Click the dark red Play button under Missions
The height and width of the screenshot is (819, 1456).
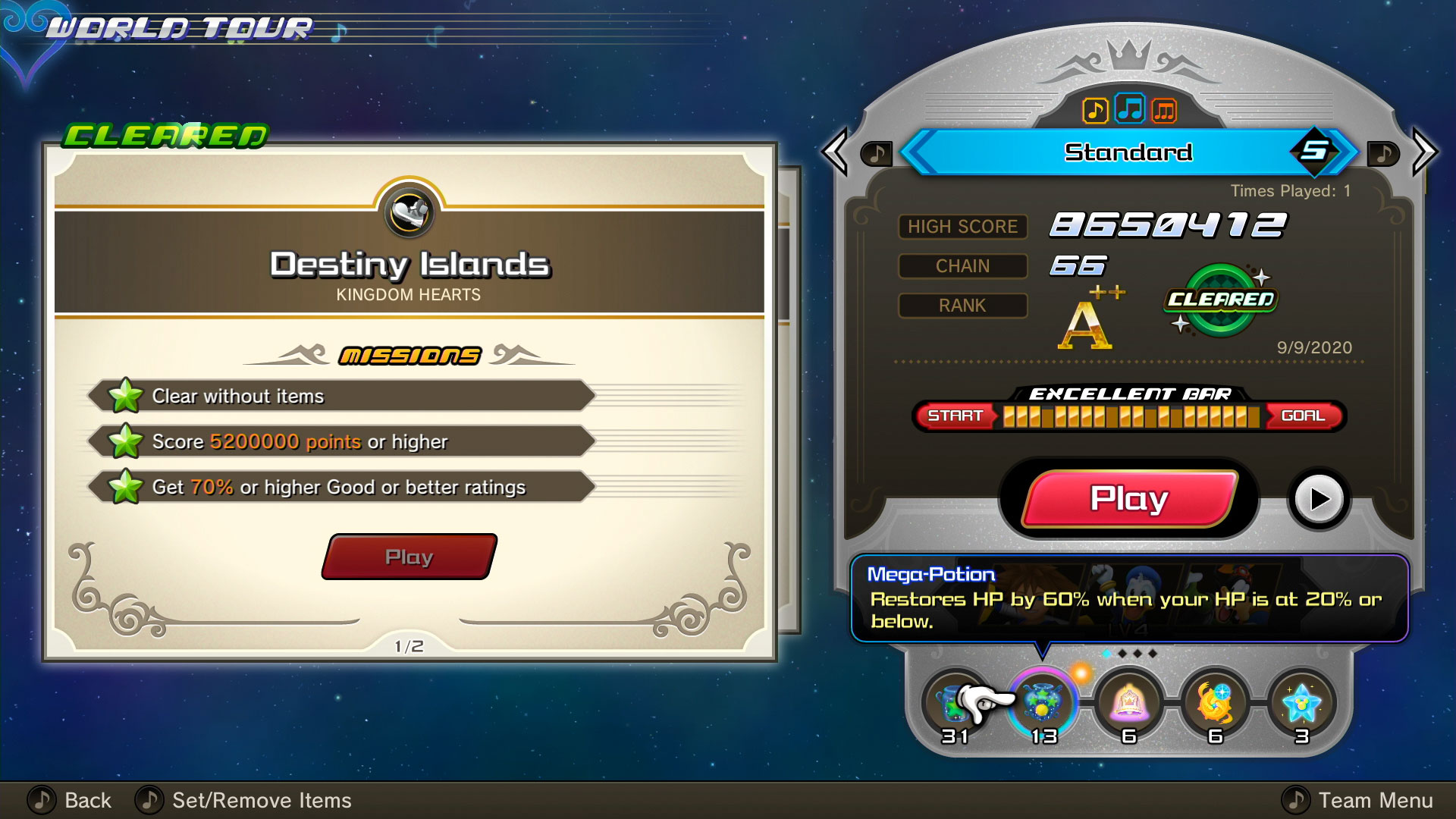click(x=409, y=557)
